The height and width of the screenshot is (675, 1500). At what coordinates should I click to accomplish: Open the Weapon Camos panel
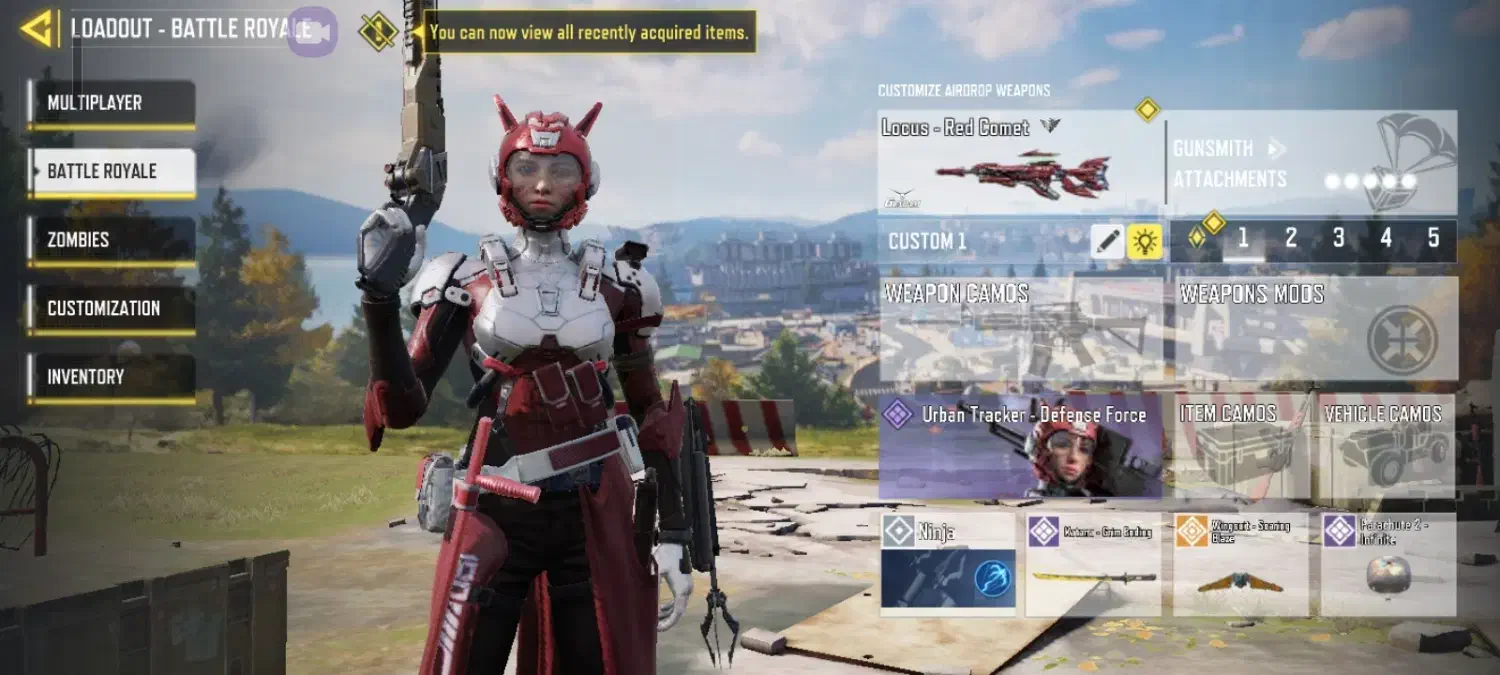pos(1021,329)
